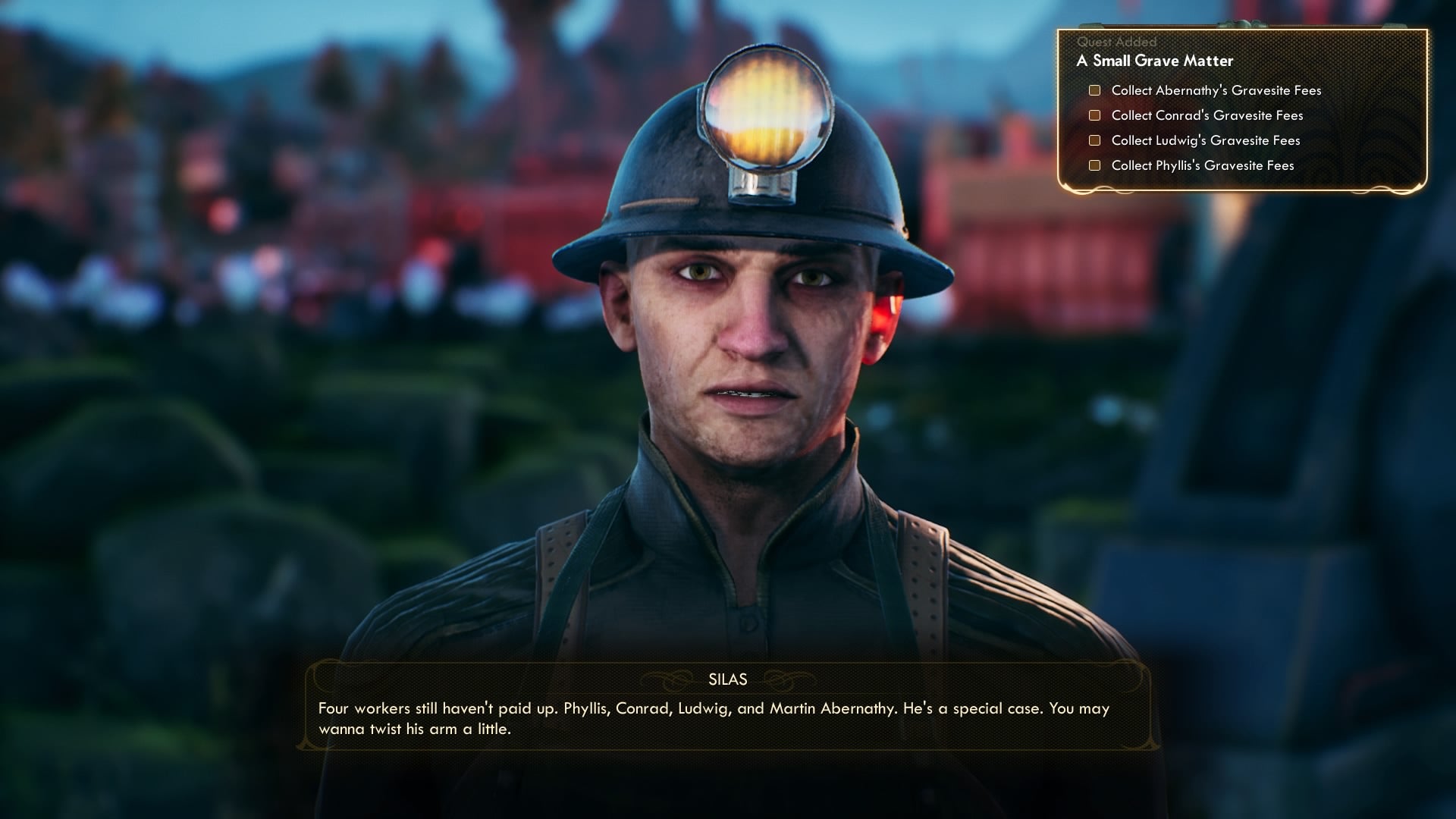Click the checkbox icon beside Conrad's objective
Viewport: 1456px width, 819px height.
click(1094, 115)
